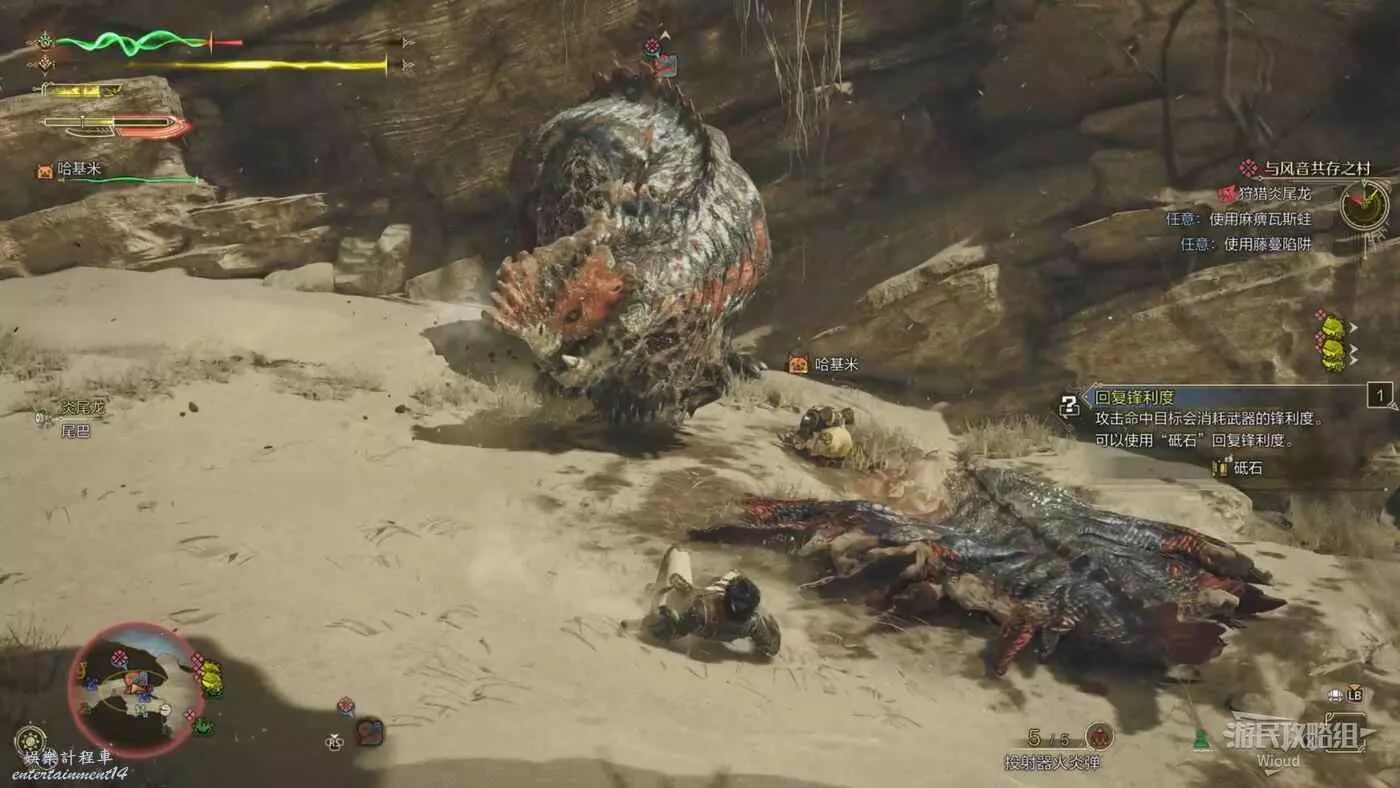The image size is (1400, 788).
Task: Click the quest timer clock dial
Action: coord(1364,206)
